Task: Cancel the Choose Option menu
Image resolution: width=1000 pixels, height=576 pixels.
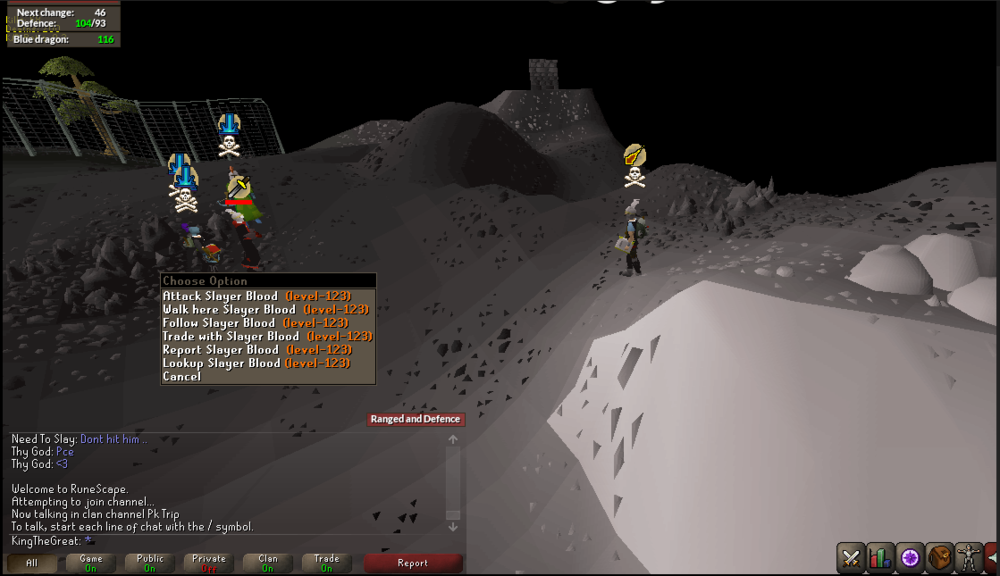Action: (182, 377)
